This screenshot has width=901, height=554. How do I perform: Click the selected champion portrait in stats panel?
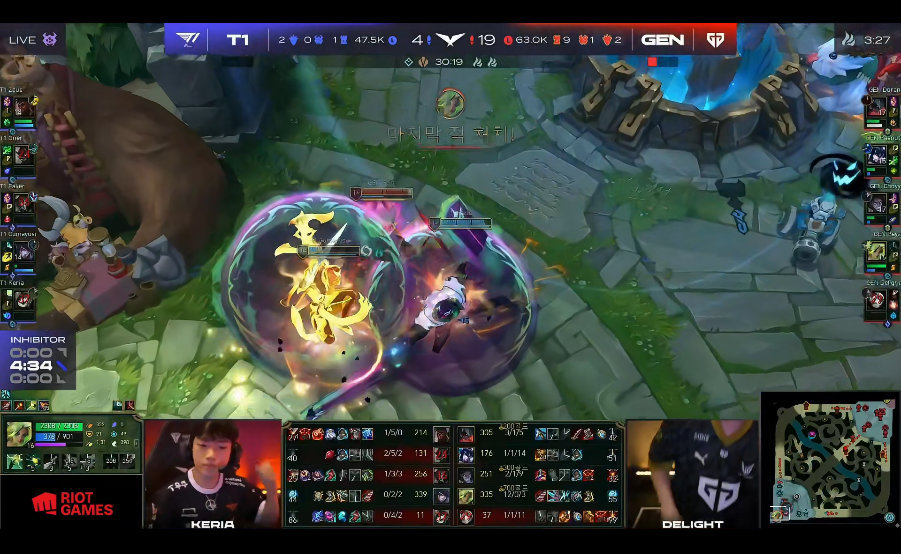coord(19,434)
